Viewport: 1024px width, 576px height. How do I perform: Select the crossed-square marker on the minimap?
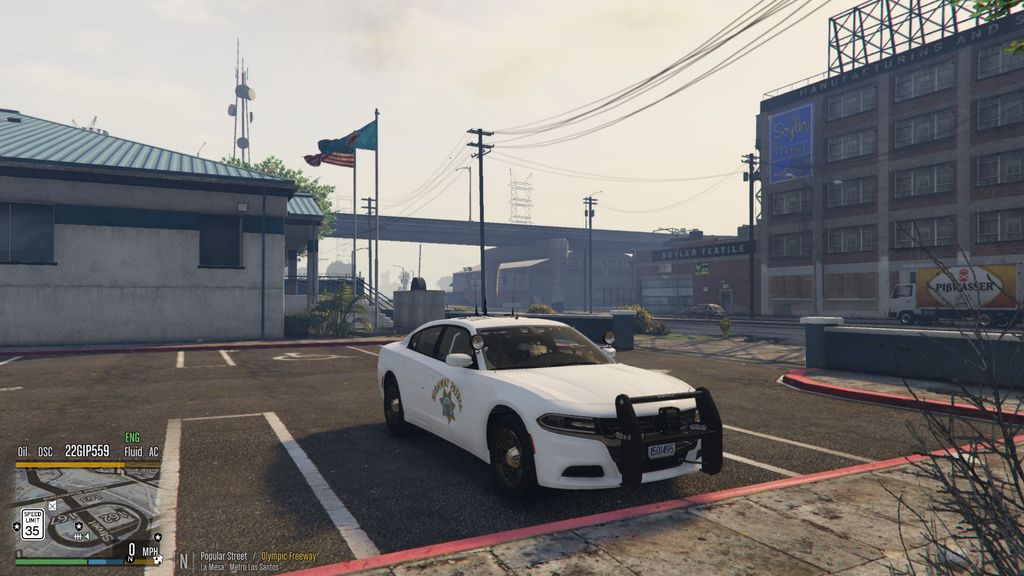(52, 505)
